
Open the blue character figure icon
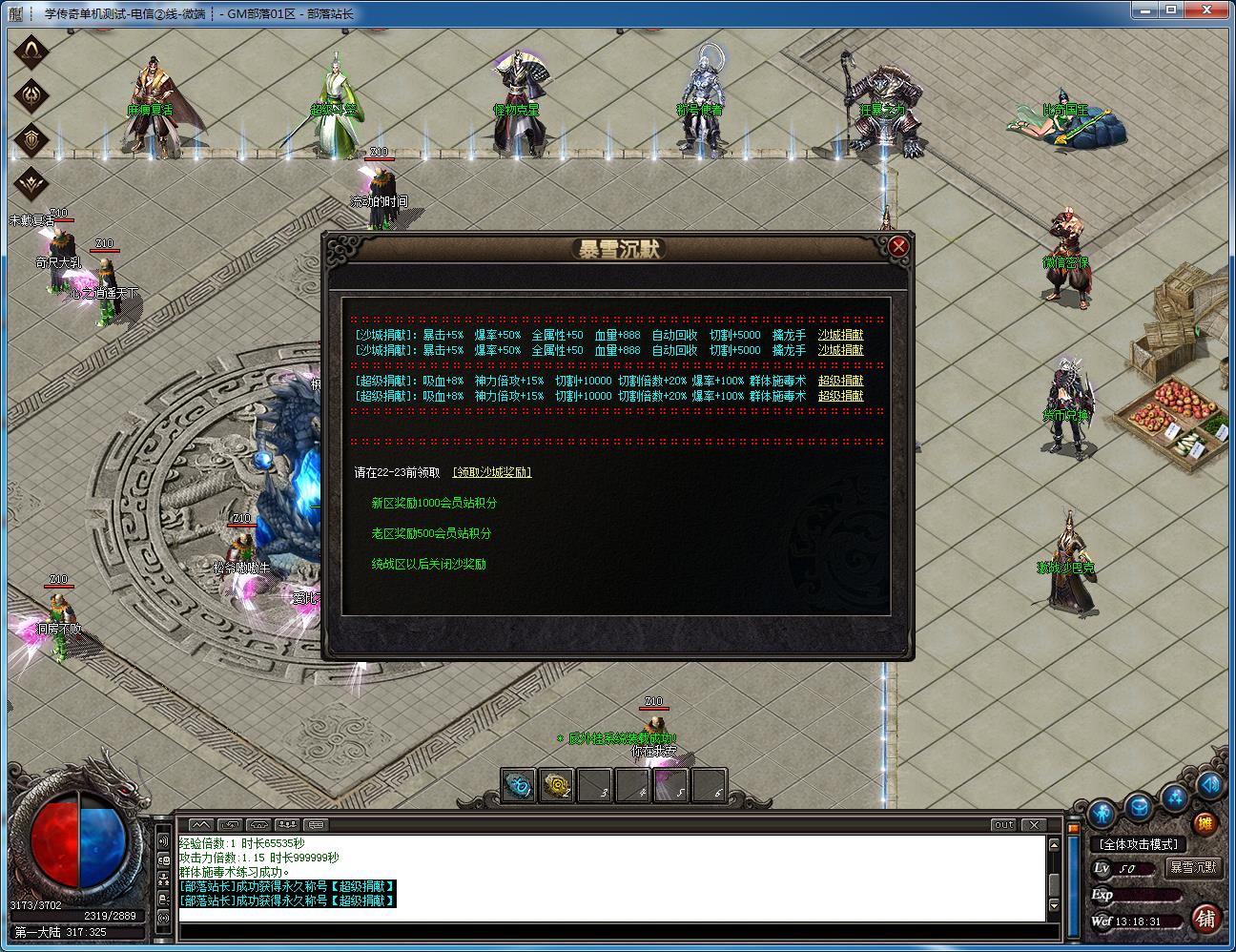tap(1102, 813)
